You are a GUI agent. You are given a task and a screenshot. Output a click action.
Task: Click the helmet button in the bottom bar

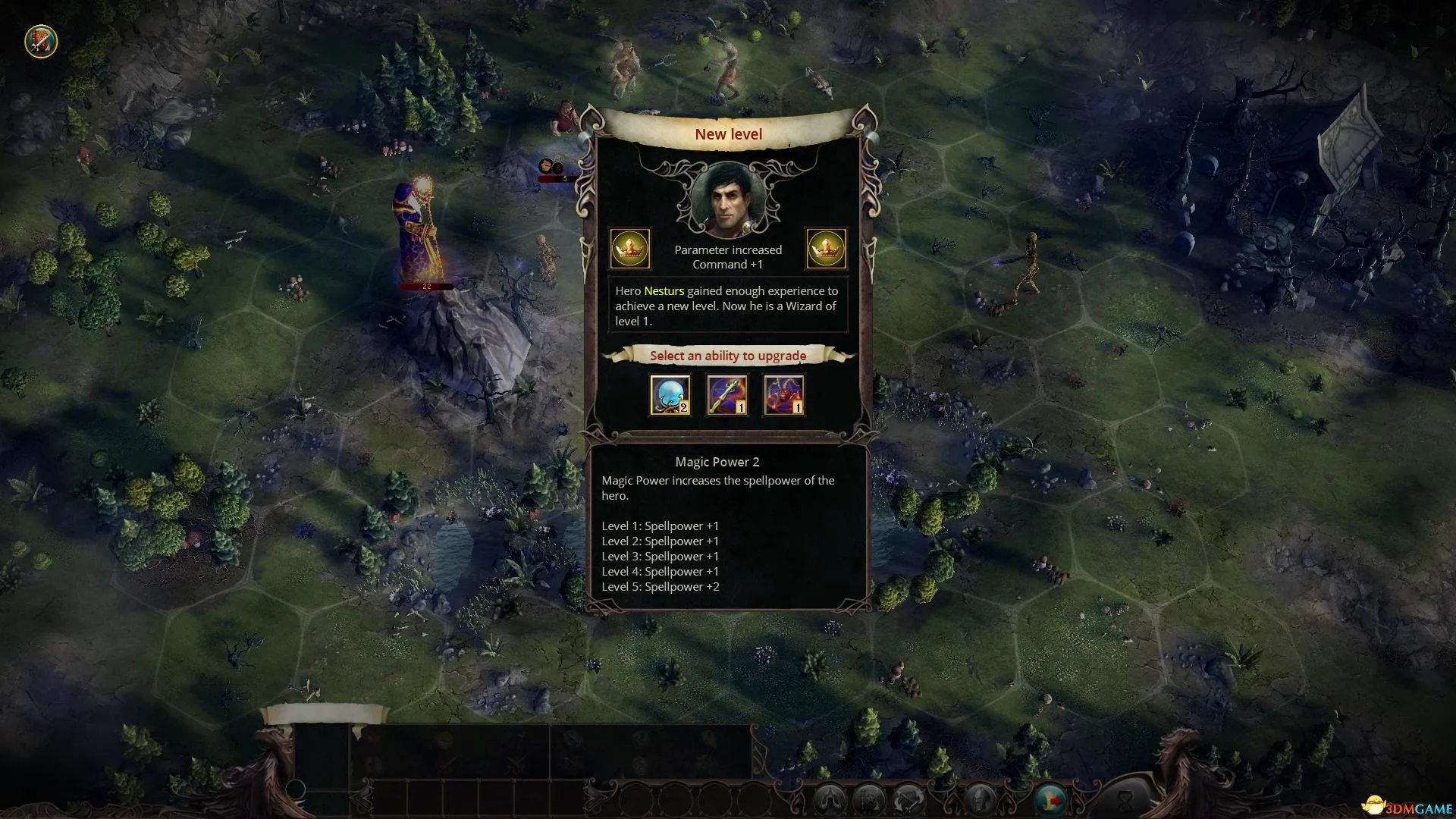point(980,799)
